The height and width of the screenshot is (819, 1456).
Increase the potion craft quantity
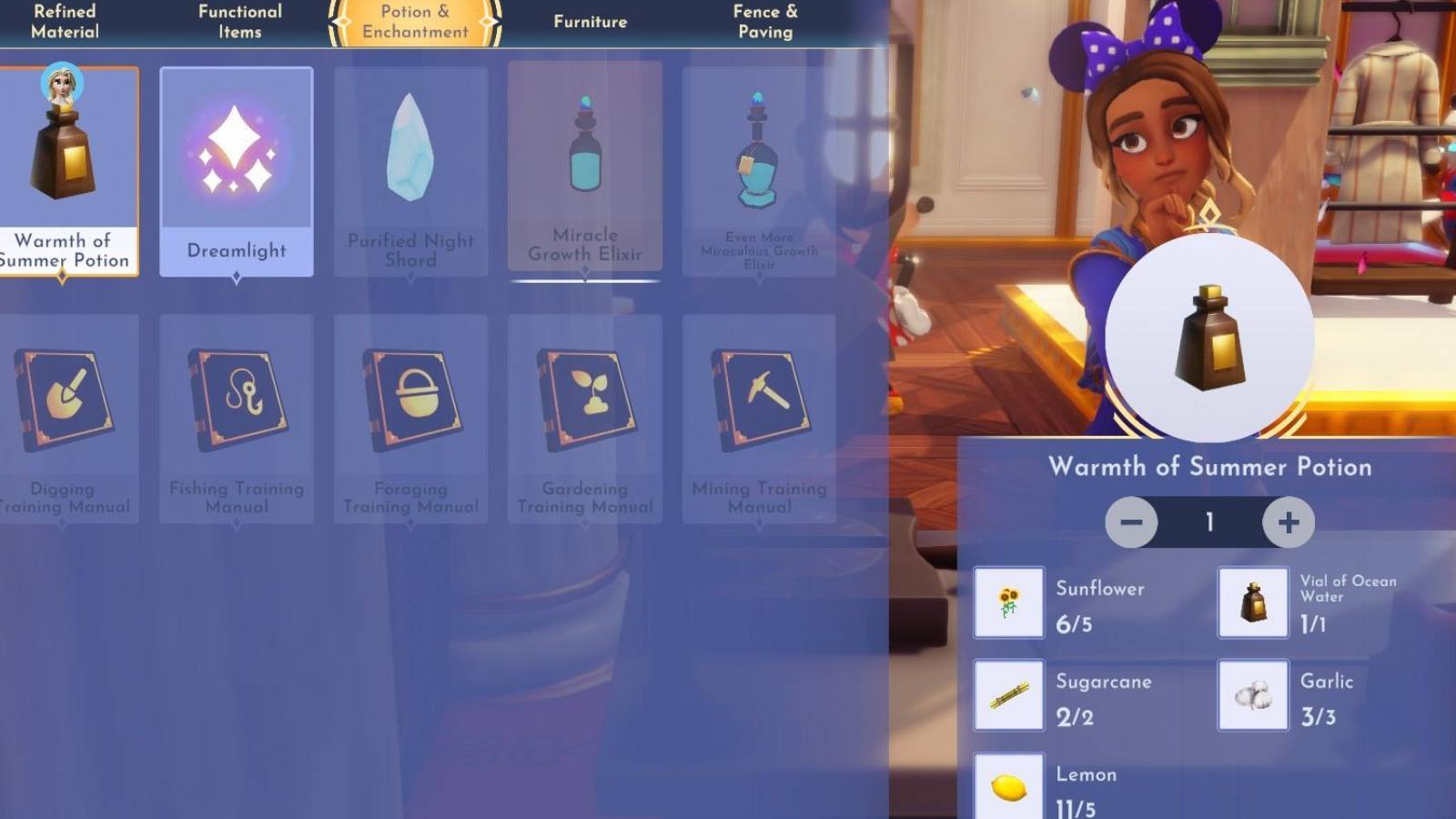pos(1287,522)
